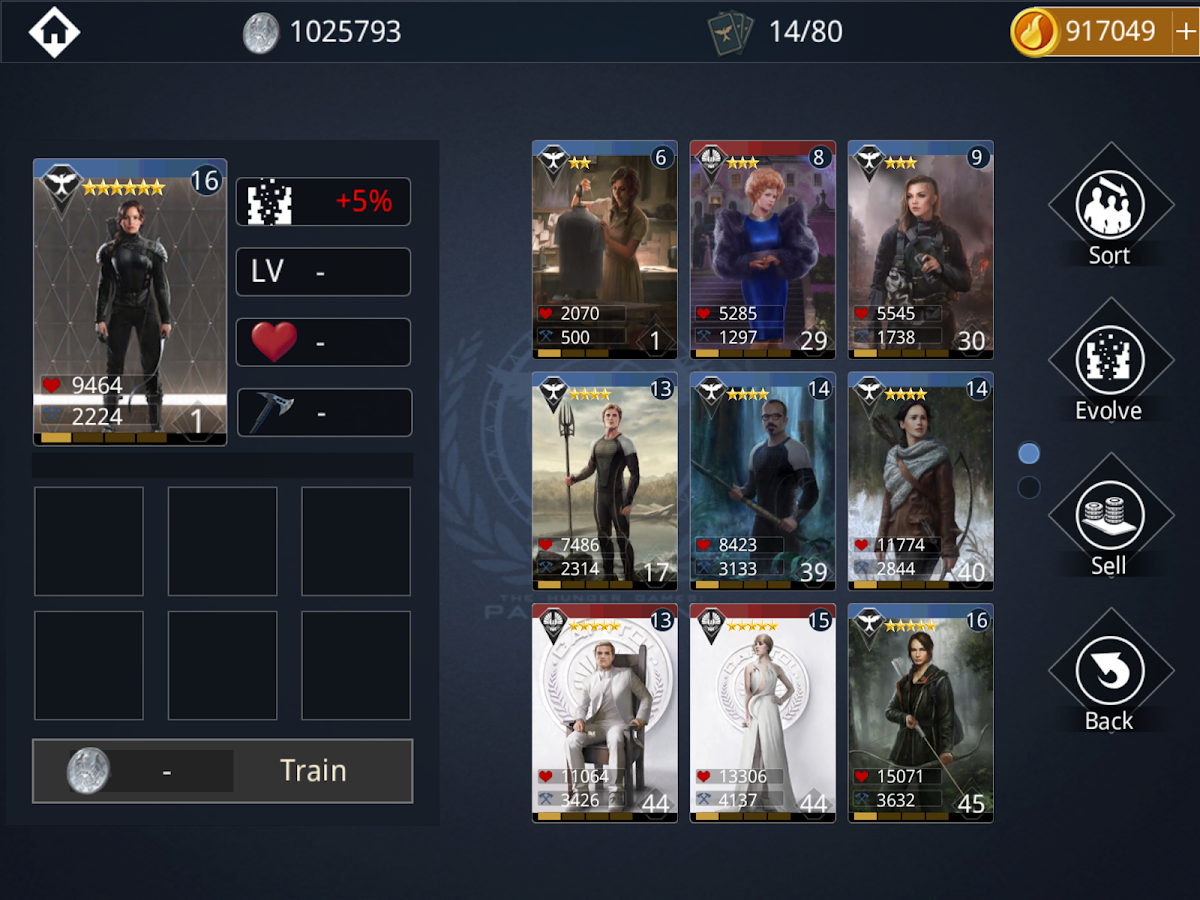Tap the Train button
The image size is (1200, 900).
pyautogui.click(x=222, y=771)
